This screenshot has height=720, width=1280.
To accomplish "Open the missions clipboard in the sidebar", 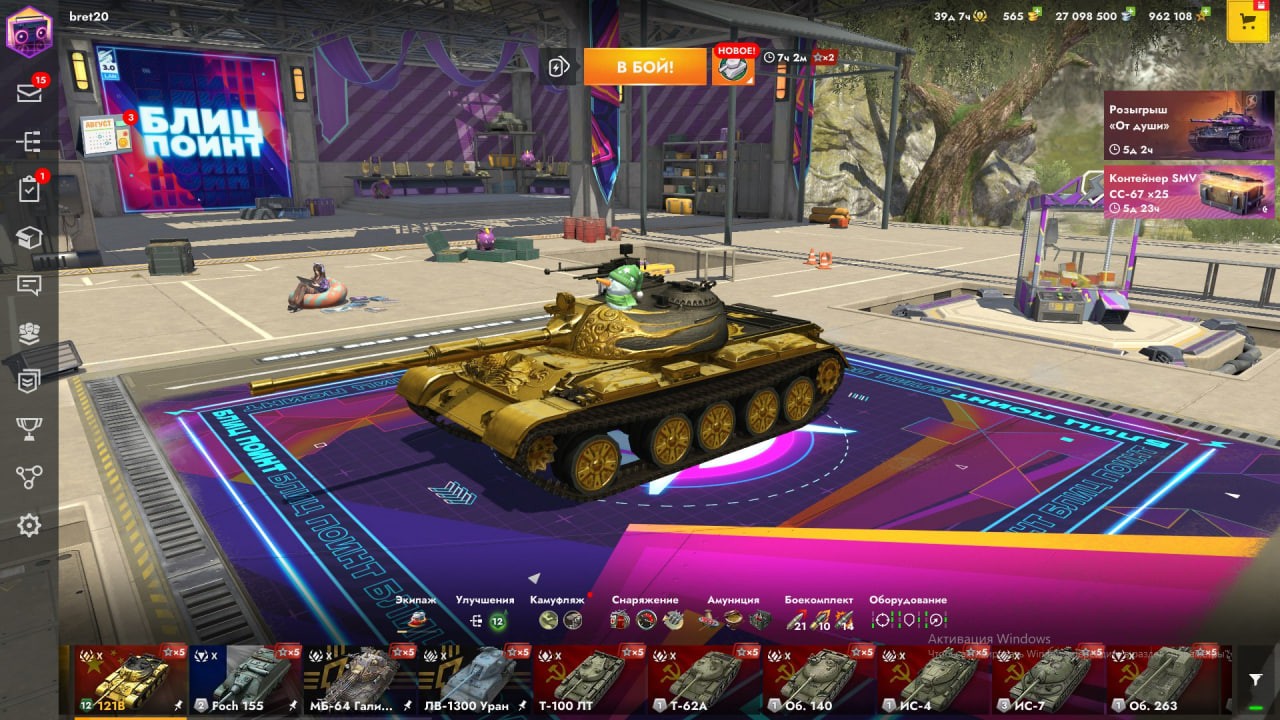I will [29, 190].
